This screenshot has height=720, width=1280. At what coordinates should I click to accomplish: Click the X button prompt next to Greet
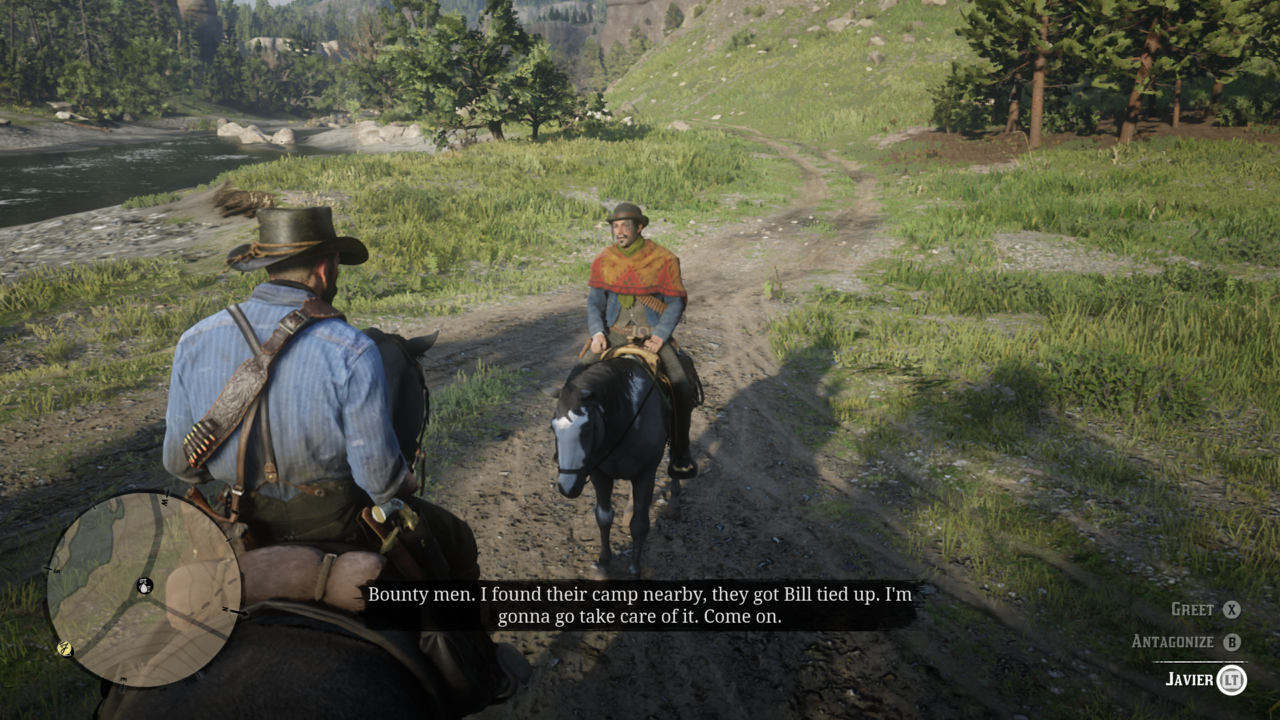[1232, 610]
